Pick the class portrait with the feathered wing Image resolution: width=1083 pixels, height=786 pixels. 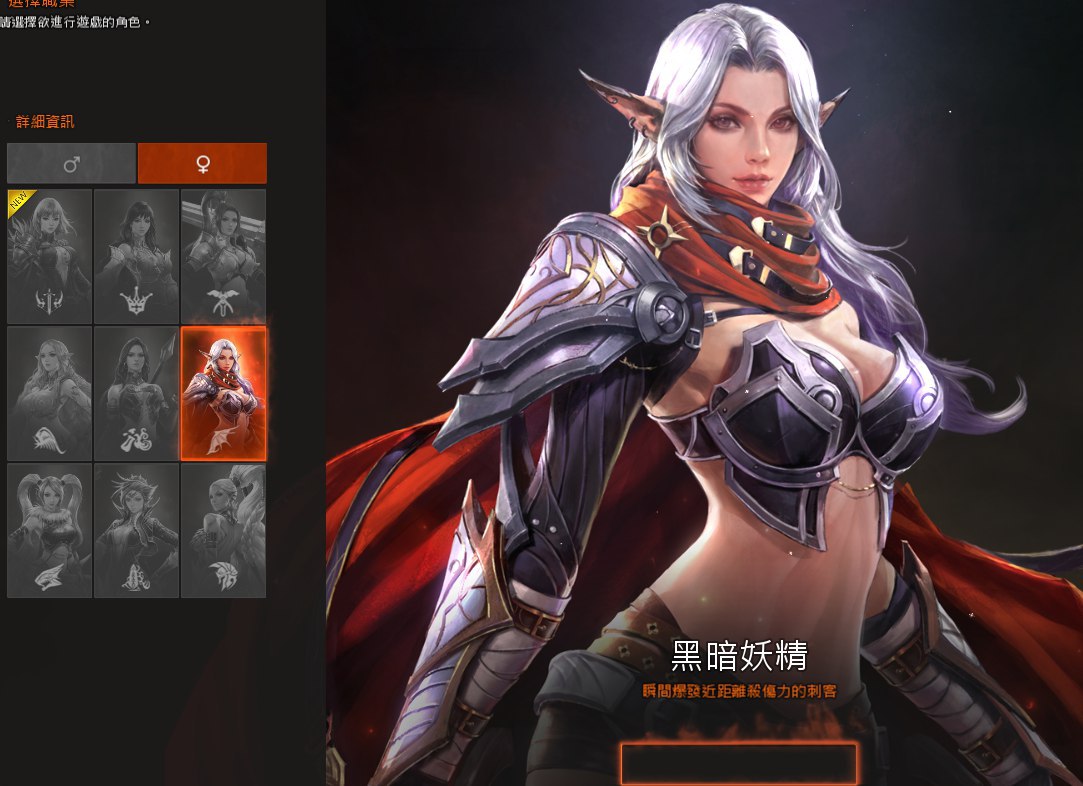click(x=223, y=530)
